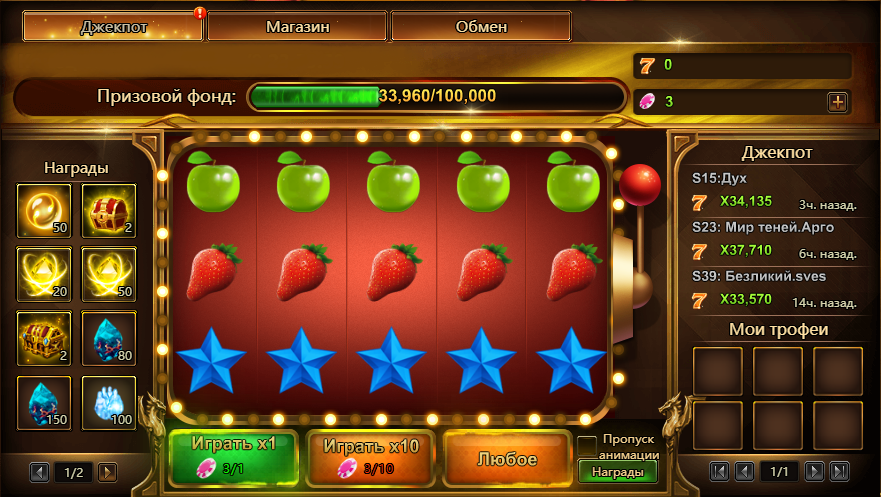Open the green Награды button
Screen dimensions: 881x497
pos(617,471)
